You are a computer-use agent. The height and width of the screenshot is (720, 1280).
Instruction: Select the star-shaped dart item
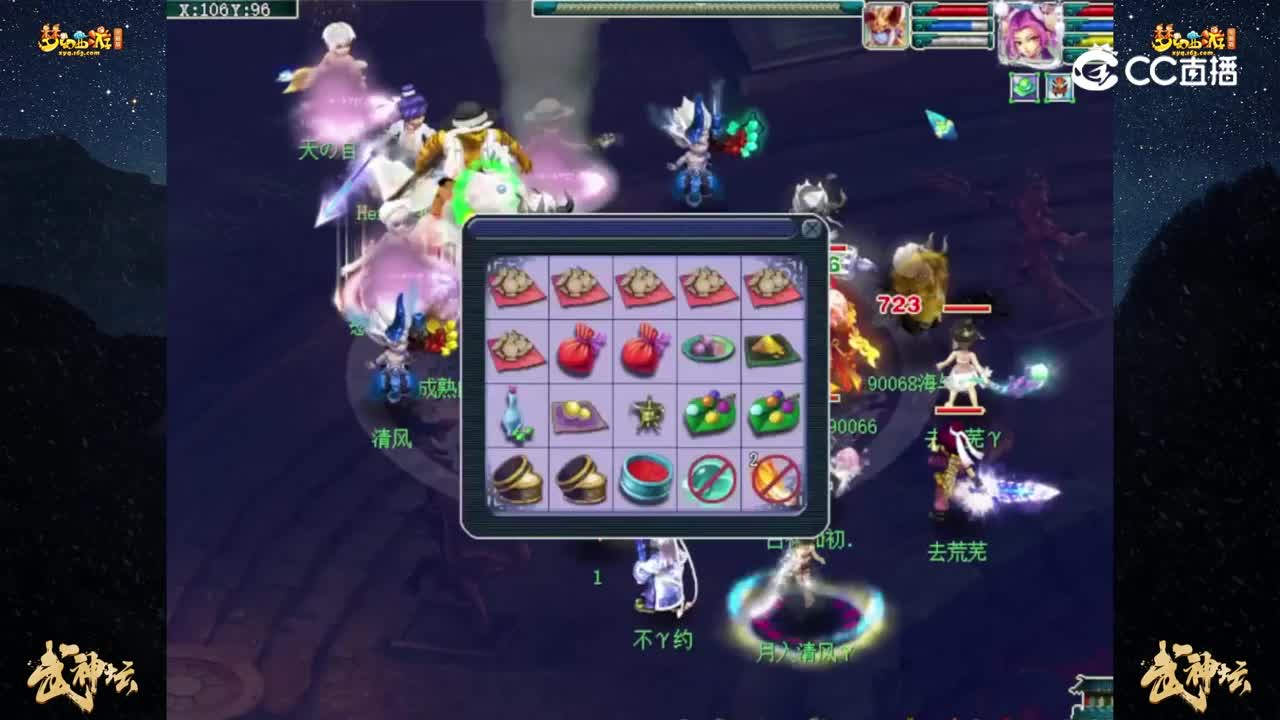tap(645, 415)
